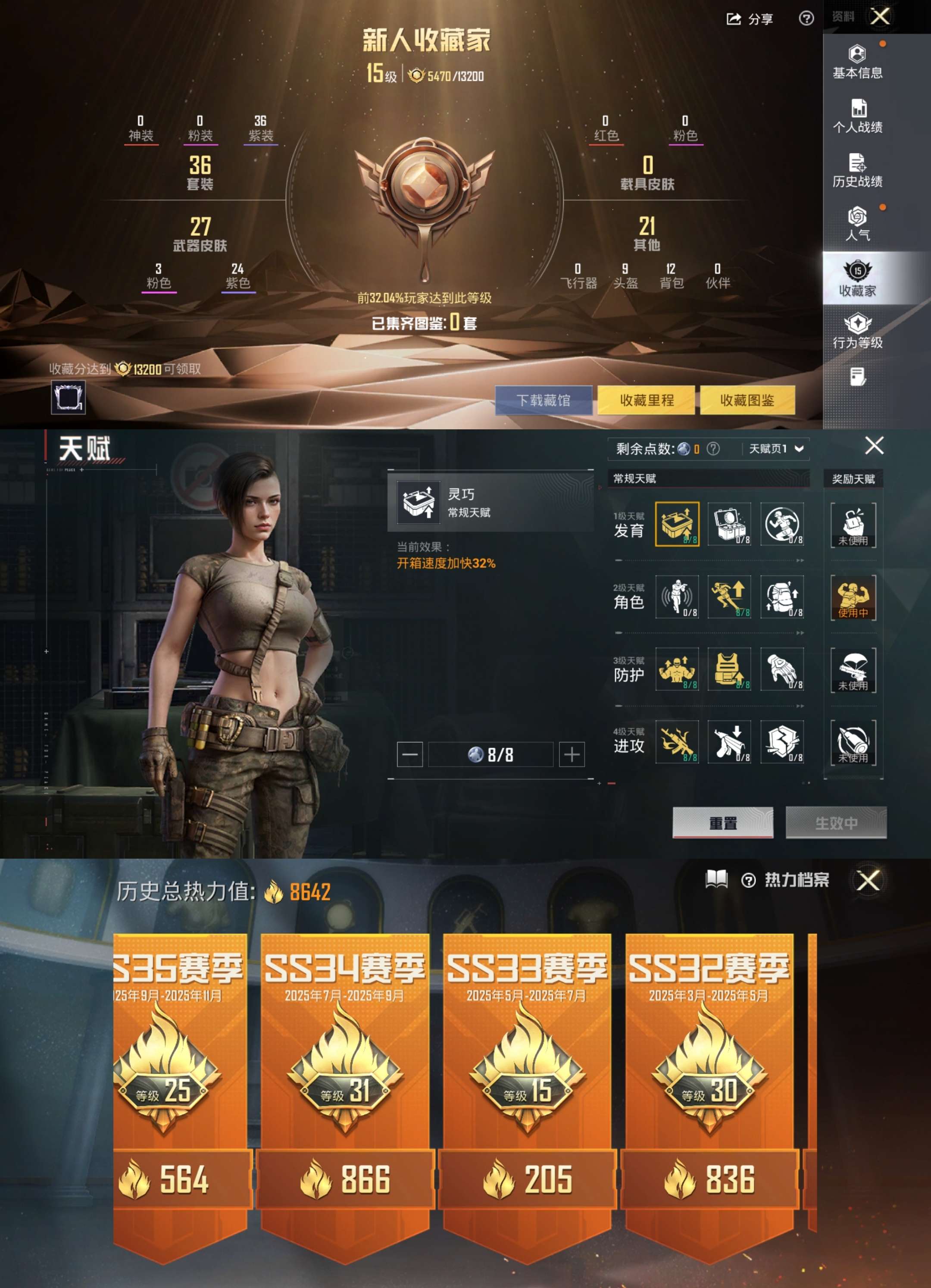Open 收藏里程 milestones
Image resolution: width=931 pixels, height=1288 pixels.
click(646, 400)
